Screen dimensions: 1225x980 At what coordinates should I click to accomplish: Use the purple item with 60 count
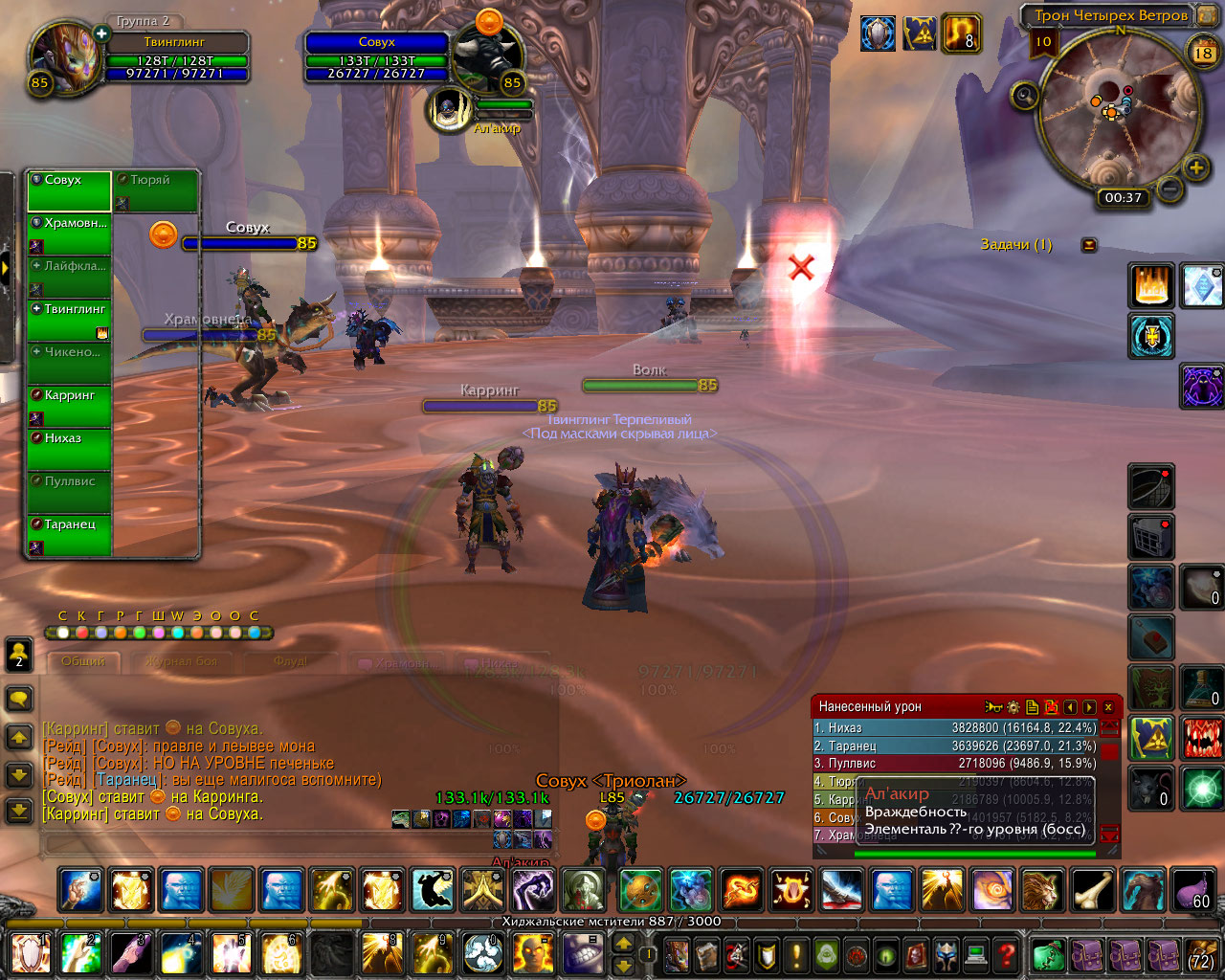click(1192, 889)
